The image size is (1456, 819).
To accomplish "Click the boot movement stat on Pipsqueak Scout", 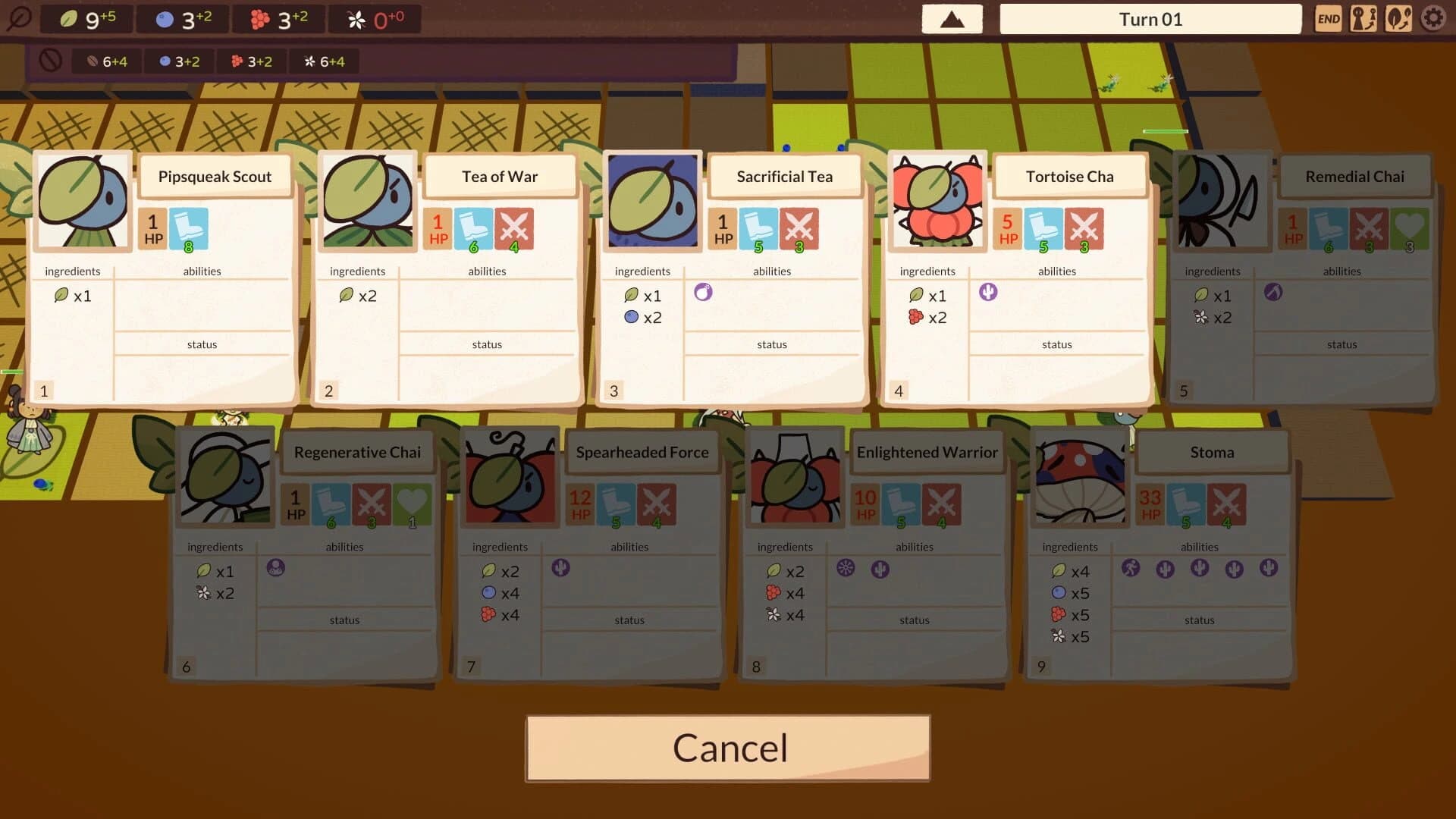I will pos(188,229).
